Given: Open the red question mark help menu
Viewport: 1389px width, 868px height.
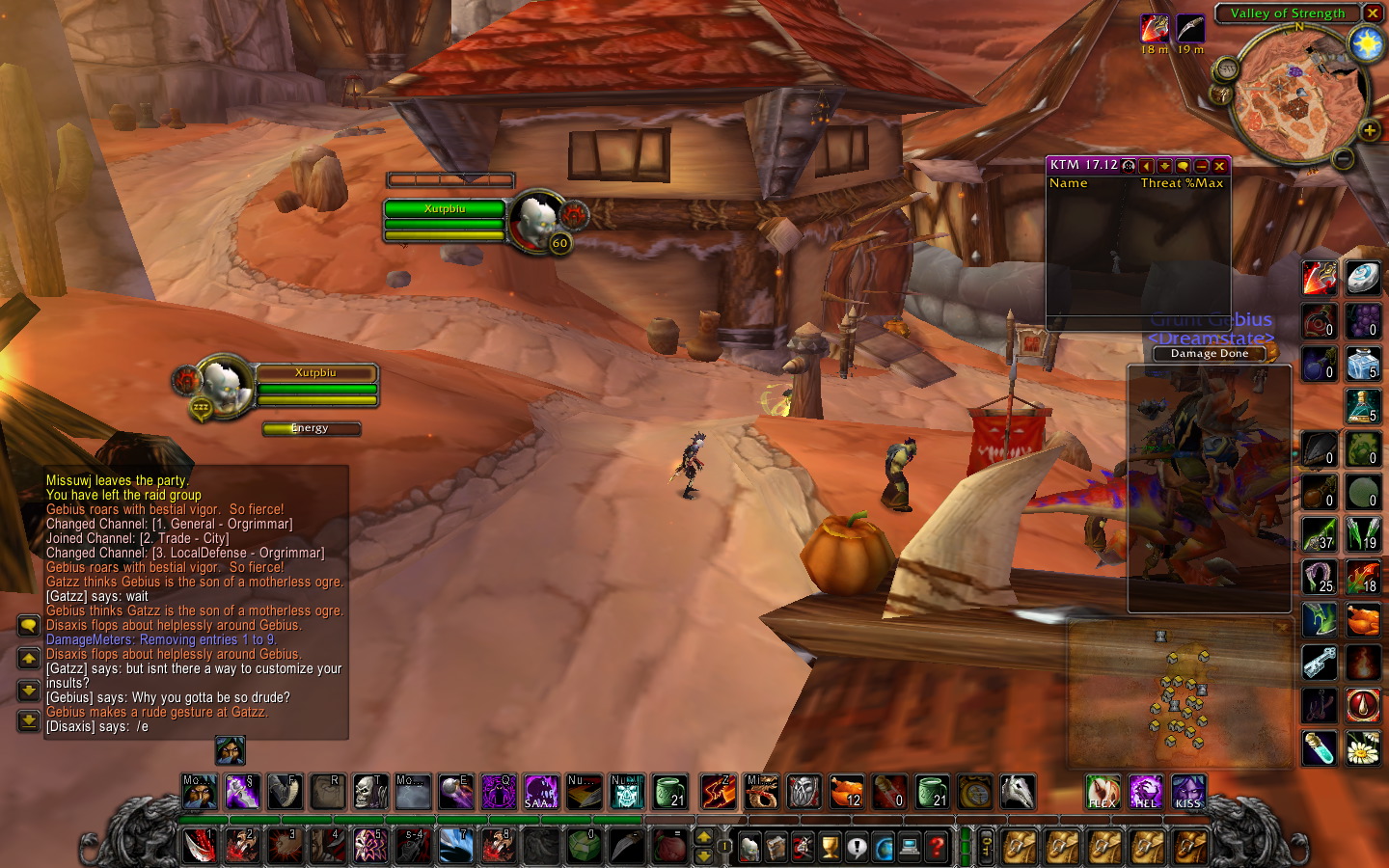Looking at the screenshot, I should (936, 847).
